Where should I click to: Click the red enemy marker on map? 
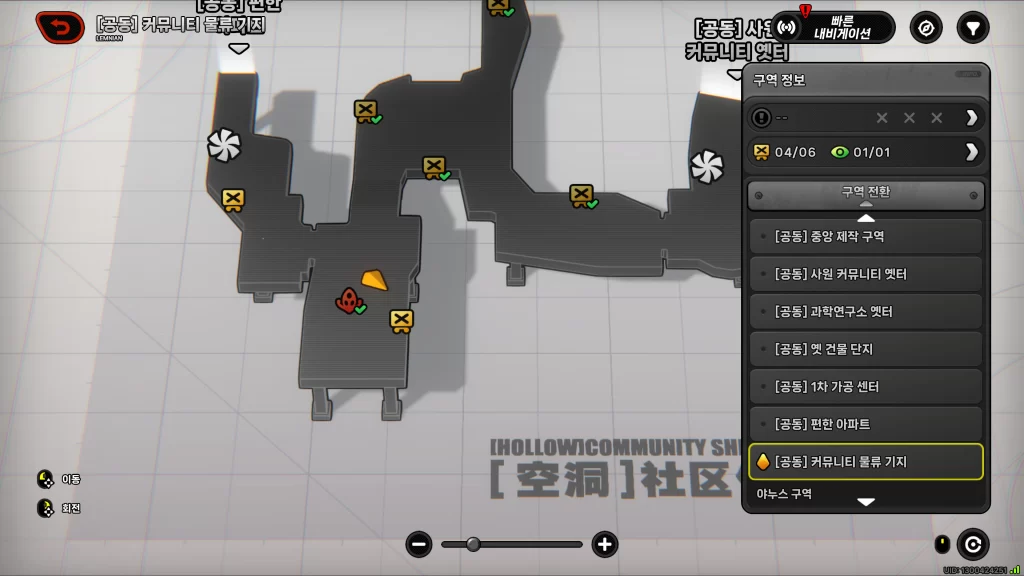pyautogui.click(x=348, y=299)
